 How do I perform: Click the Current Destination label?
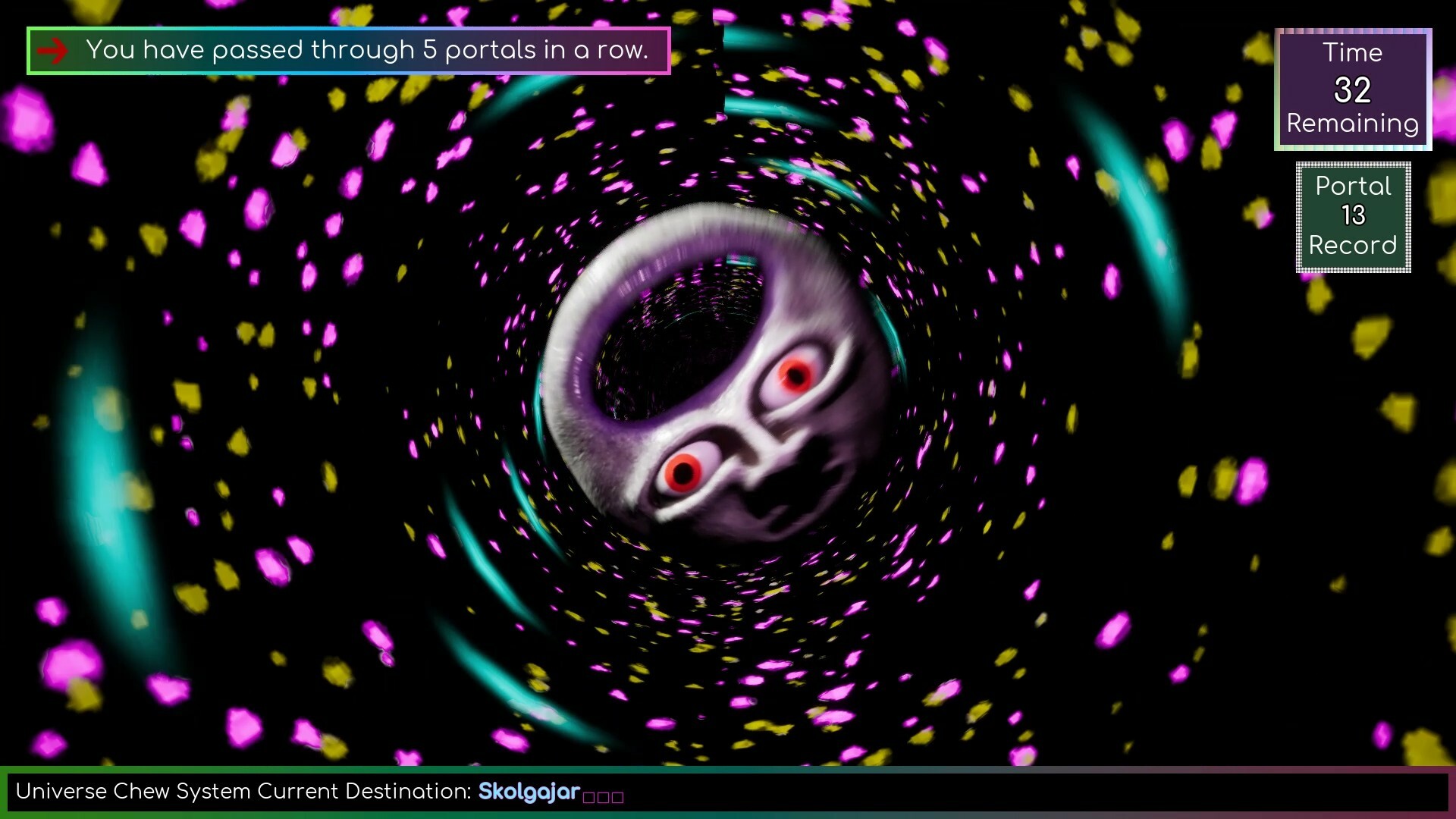click(364, 791)
